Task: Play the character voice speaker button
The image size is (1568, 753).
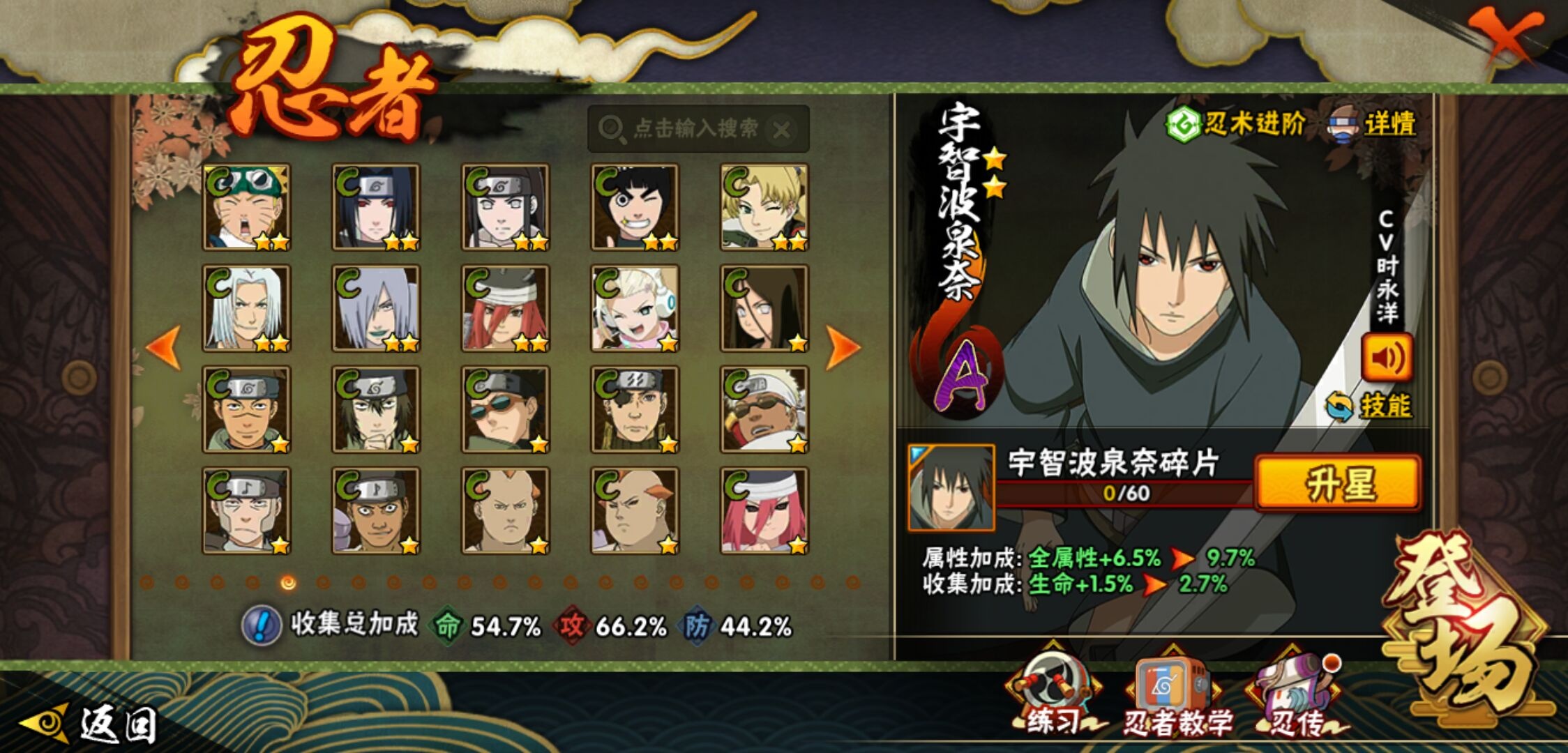Action: click(x=1387, y=358)
